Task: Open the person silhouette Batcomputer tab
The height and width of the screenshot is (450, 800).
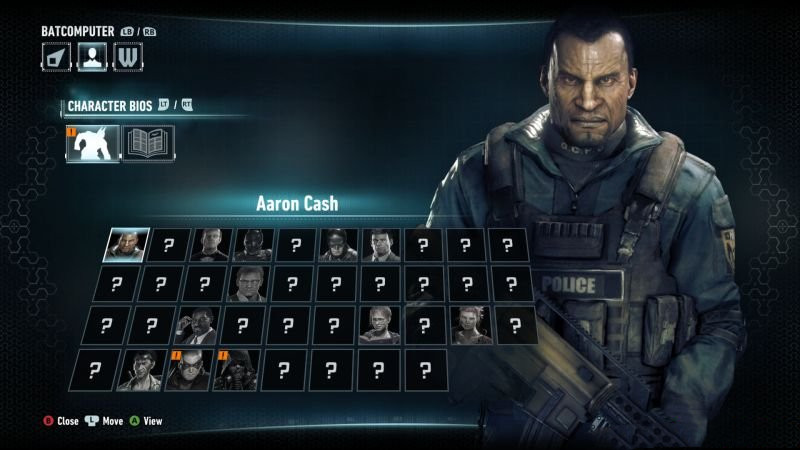Action: pyautogui.click(x=92, y=57)
